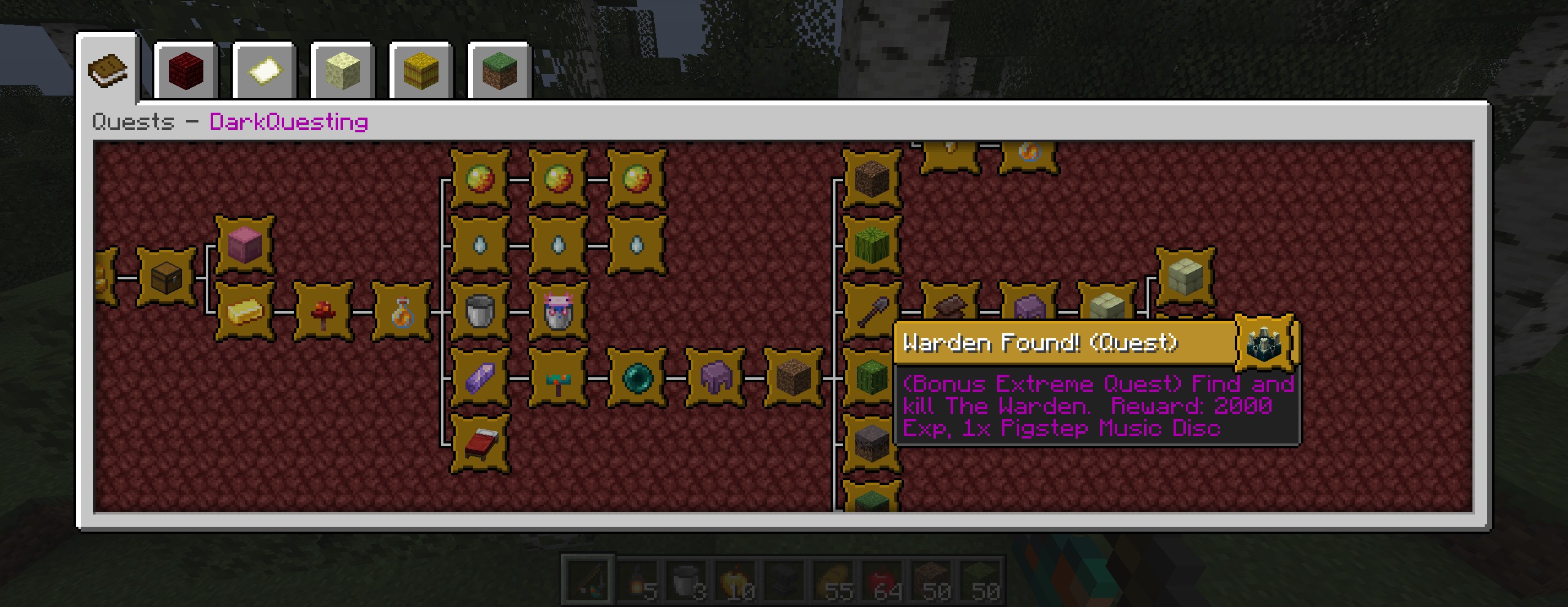Select the shovel quest node
Image resolution: width=1568 pixels, height=607 pixels.
(872, 312)
